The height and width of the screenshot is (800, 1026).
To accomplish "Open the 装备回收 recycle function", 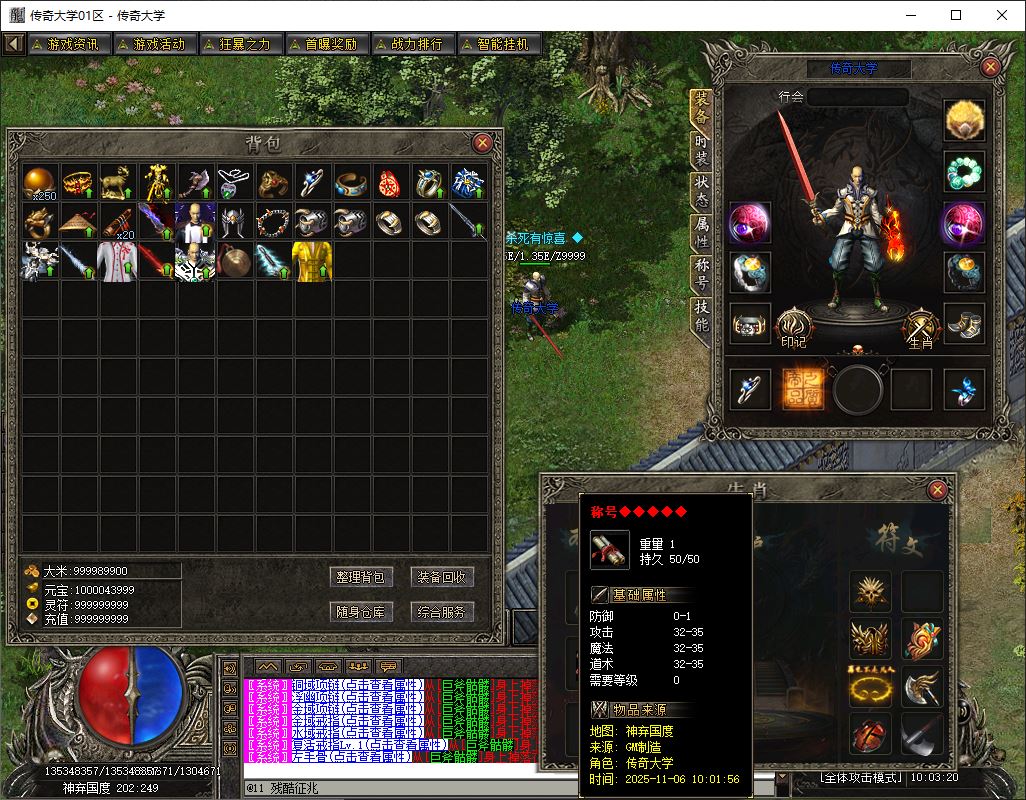I will click(442, 577).
